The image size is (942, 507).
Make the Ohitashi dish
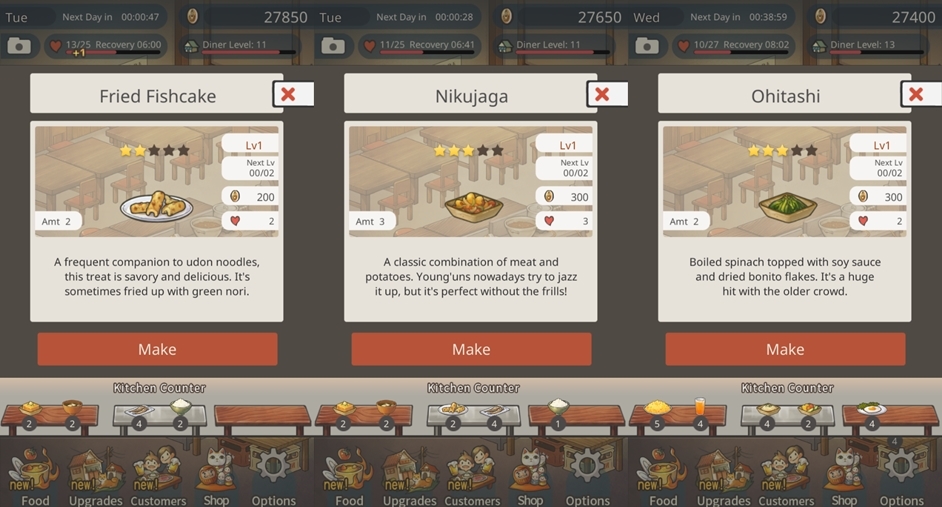click(785, 349)
